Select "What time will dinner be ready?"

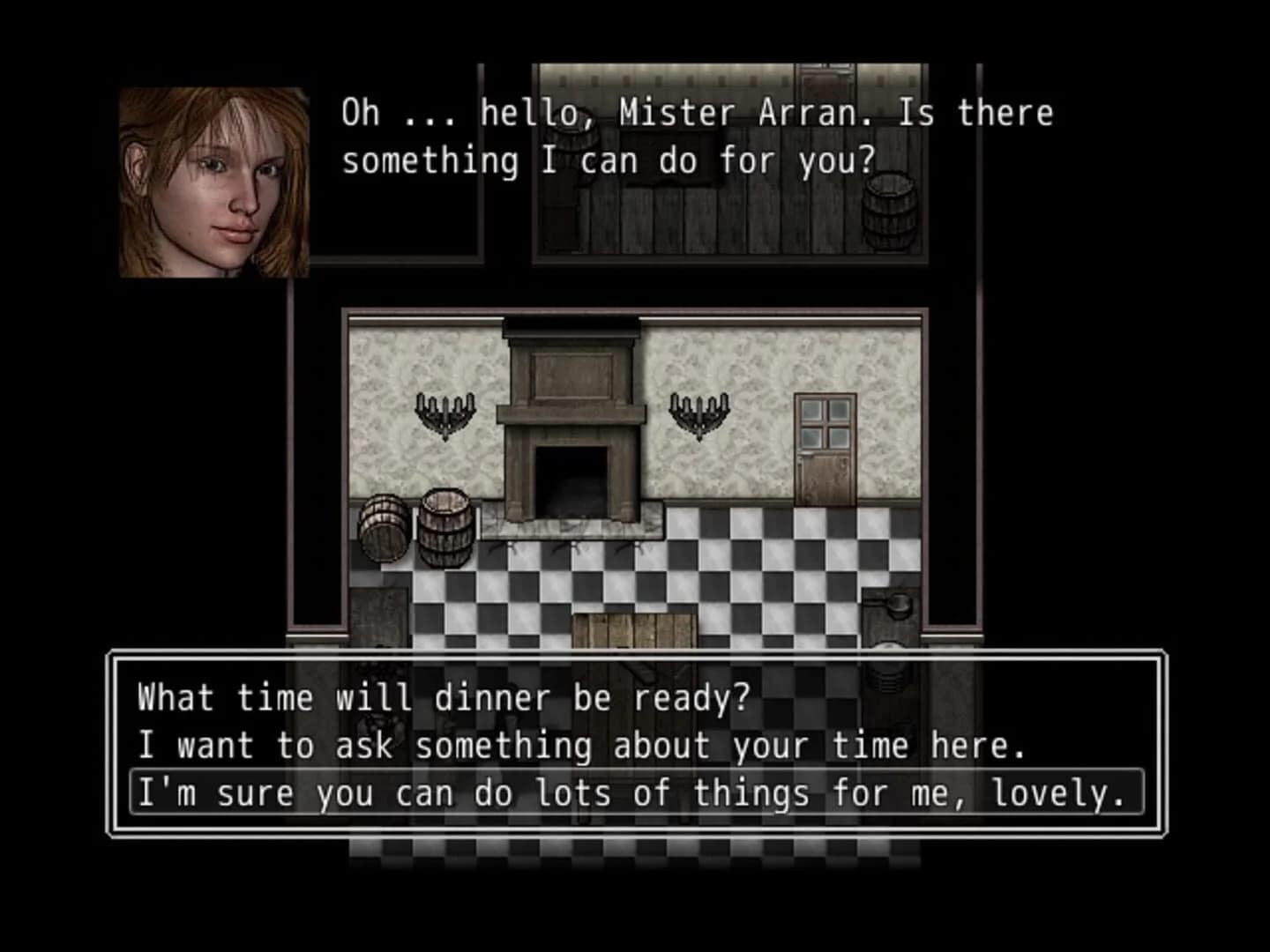pos(441,697)
